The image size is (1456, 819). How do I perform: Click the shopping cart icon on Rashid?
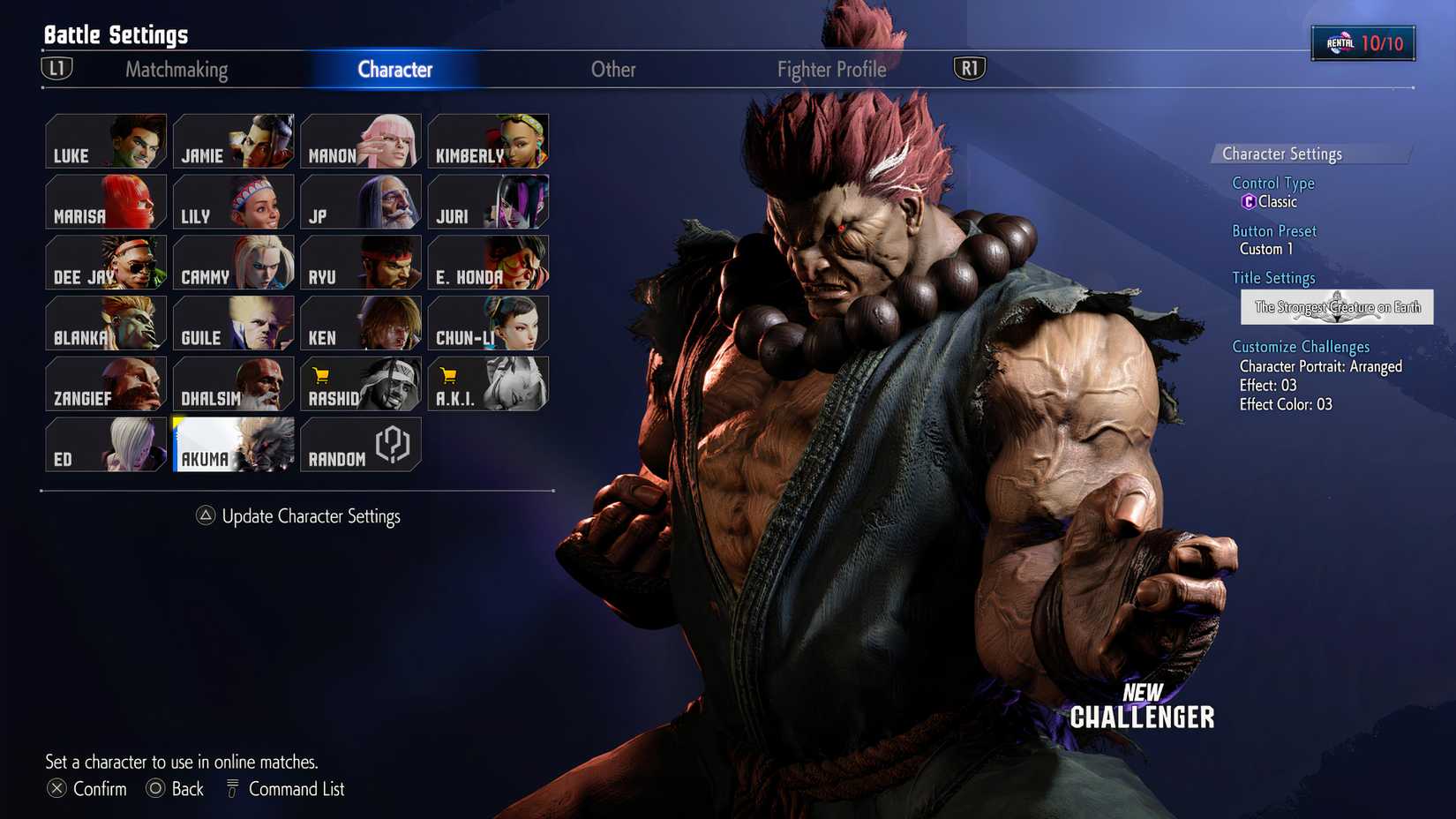(319, 374)
